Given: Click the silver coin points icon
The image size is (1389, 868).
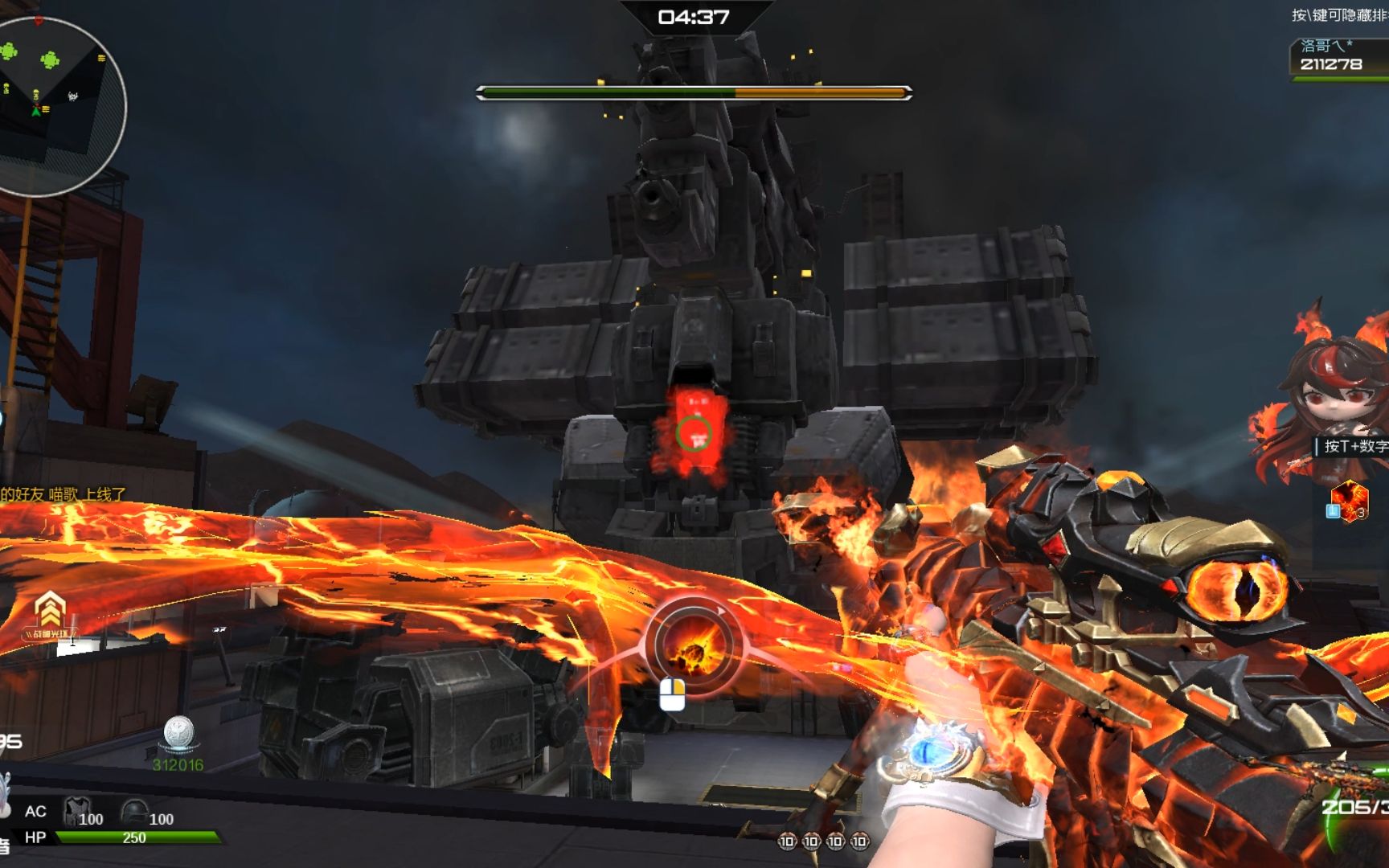Looking at the screenshot, I should [x=178, y=733].
